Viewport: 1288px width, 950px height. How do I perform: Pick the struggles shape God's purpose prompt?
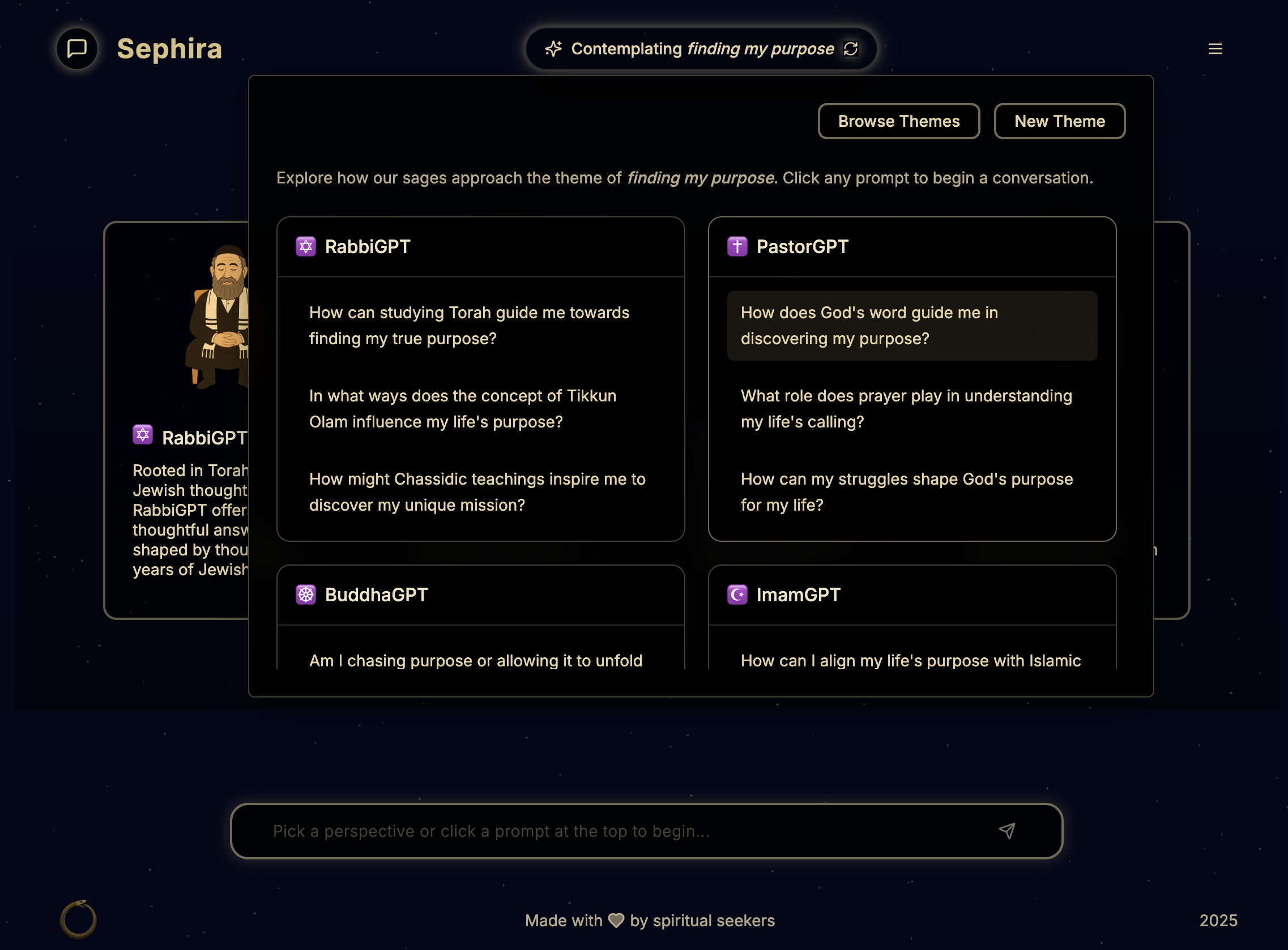tap(907, 492)
